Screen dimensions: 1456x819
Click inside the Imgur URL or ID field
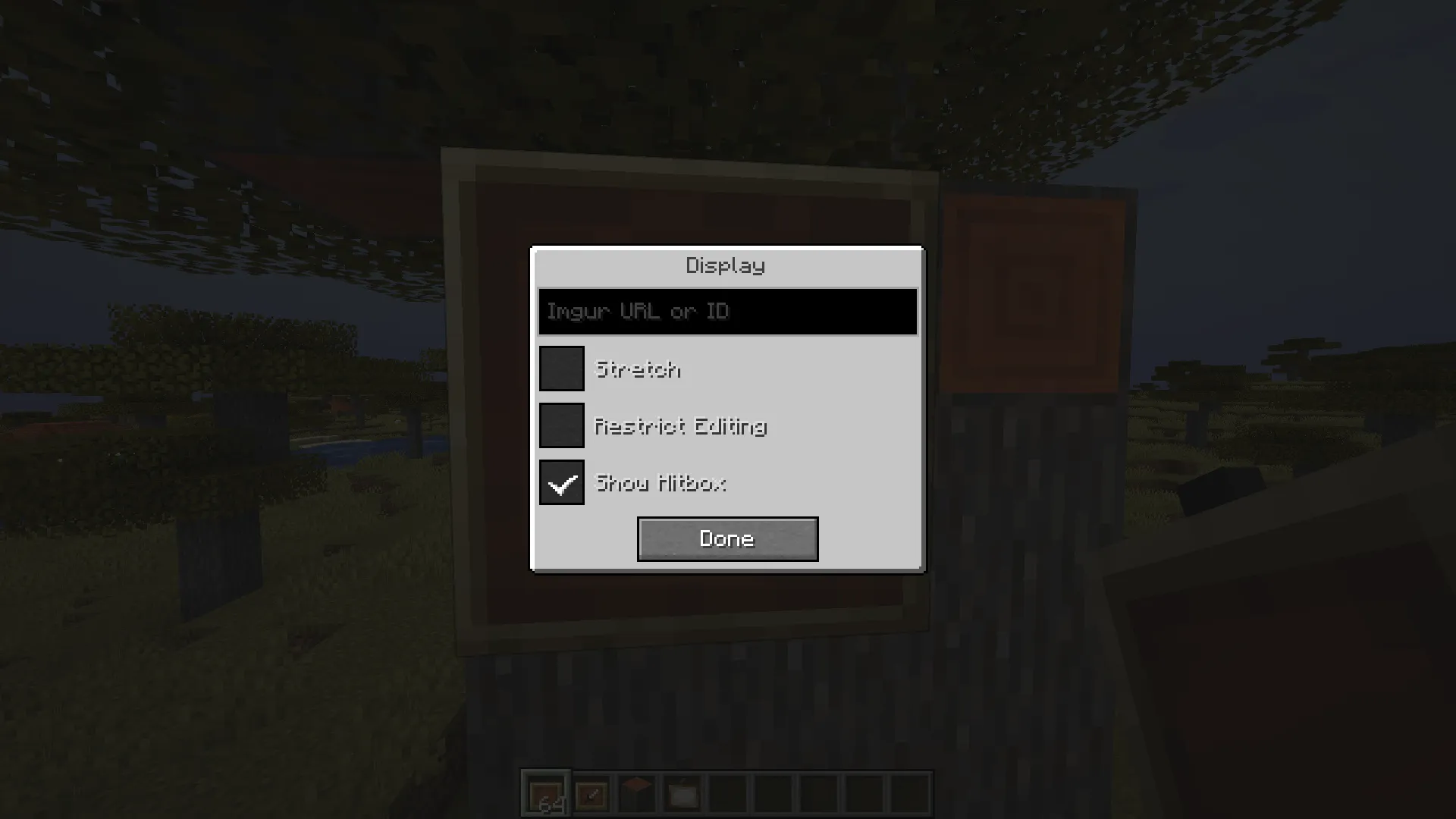click(726, 311)
